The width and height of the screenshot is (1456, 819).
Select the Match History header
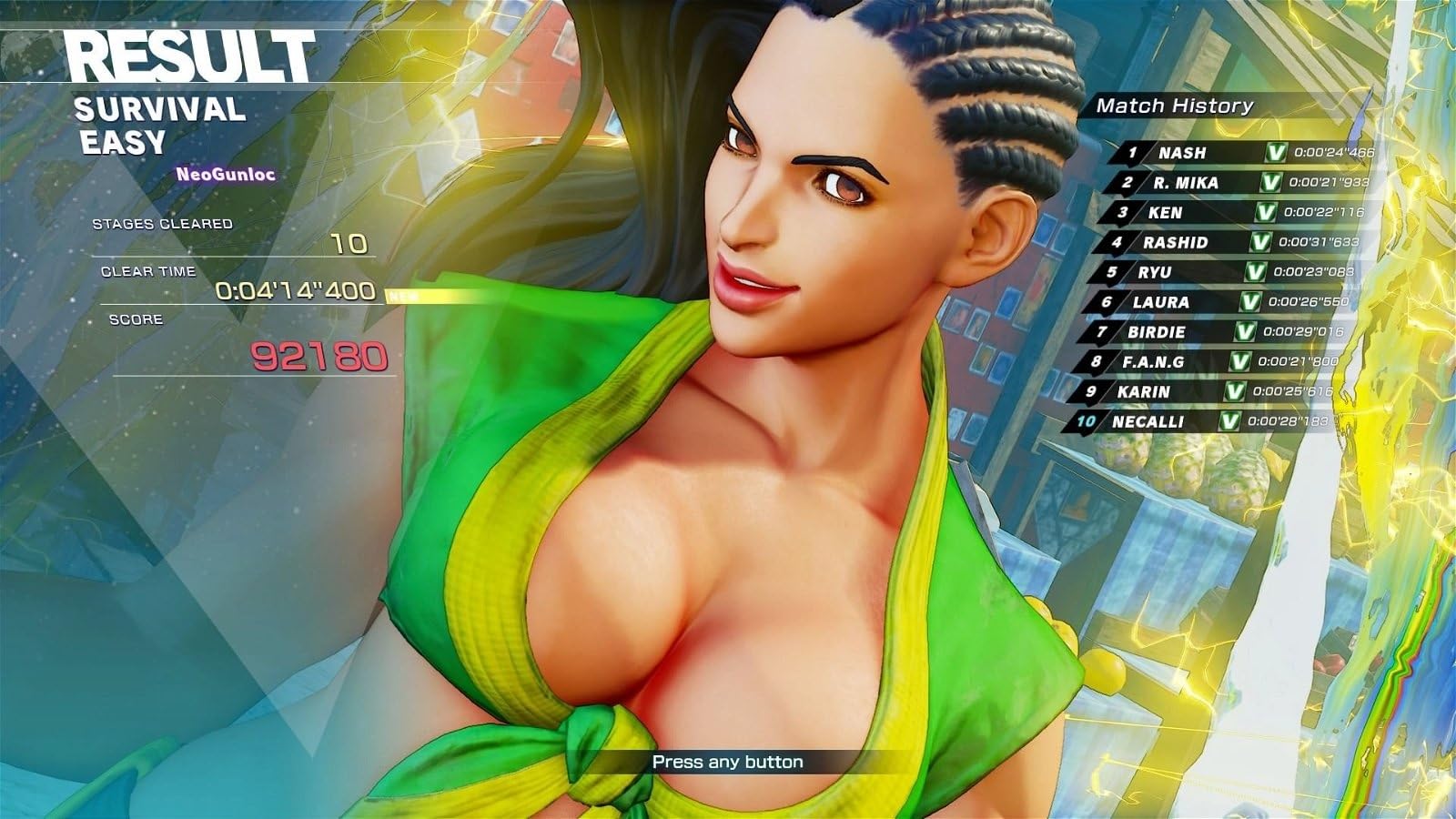(x=1174, y=105)
